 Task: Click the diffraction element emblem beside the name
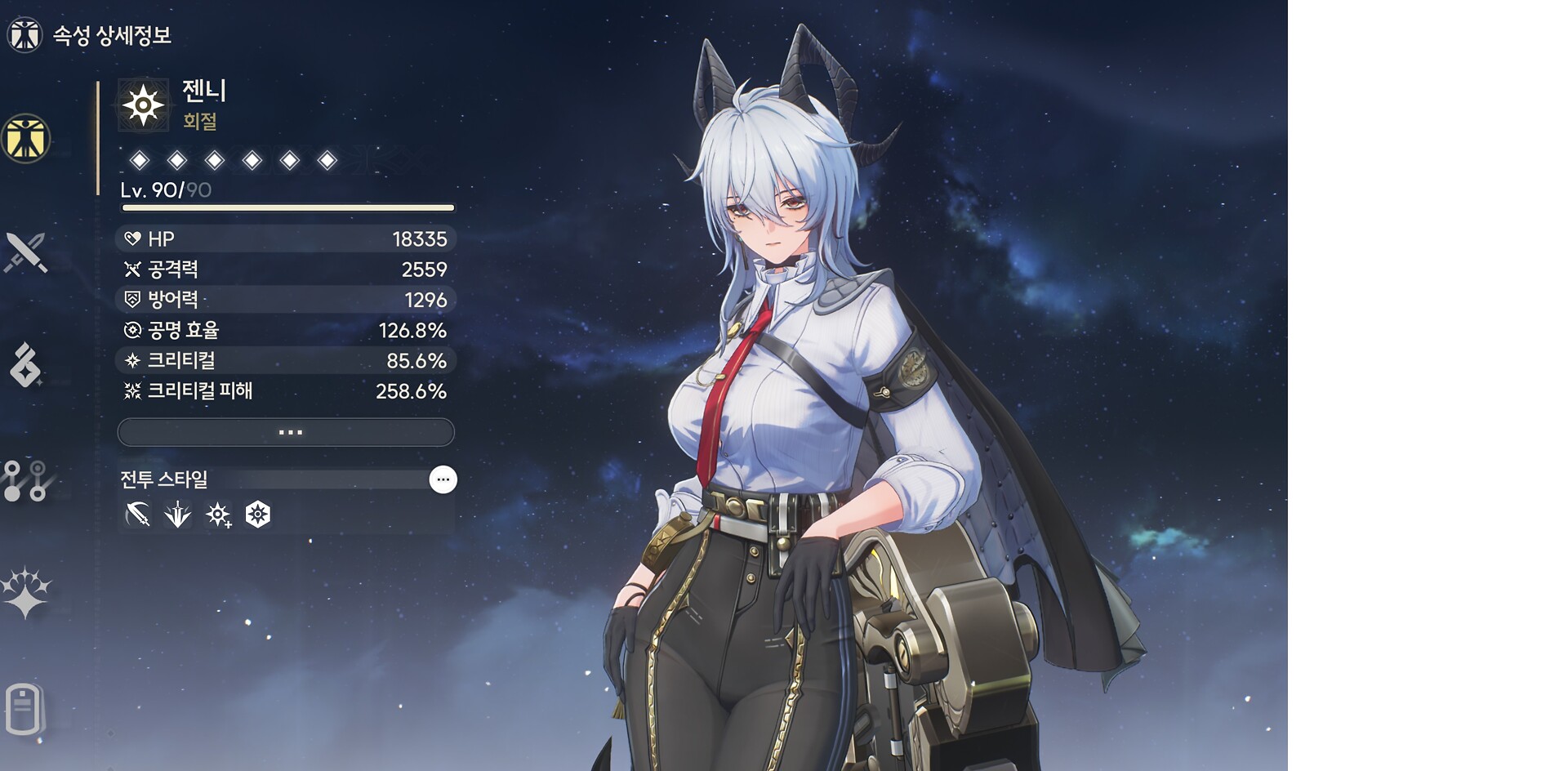143,105
